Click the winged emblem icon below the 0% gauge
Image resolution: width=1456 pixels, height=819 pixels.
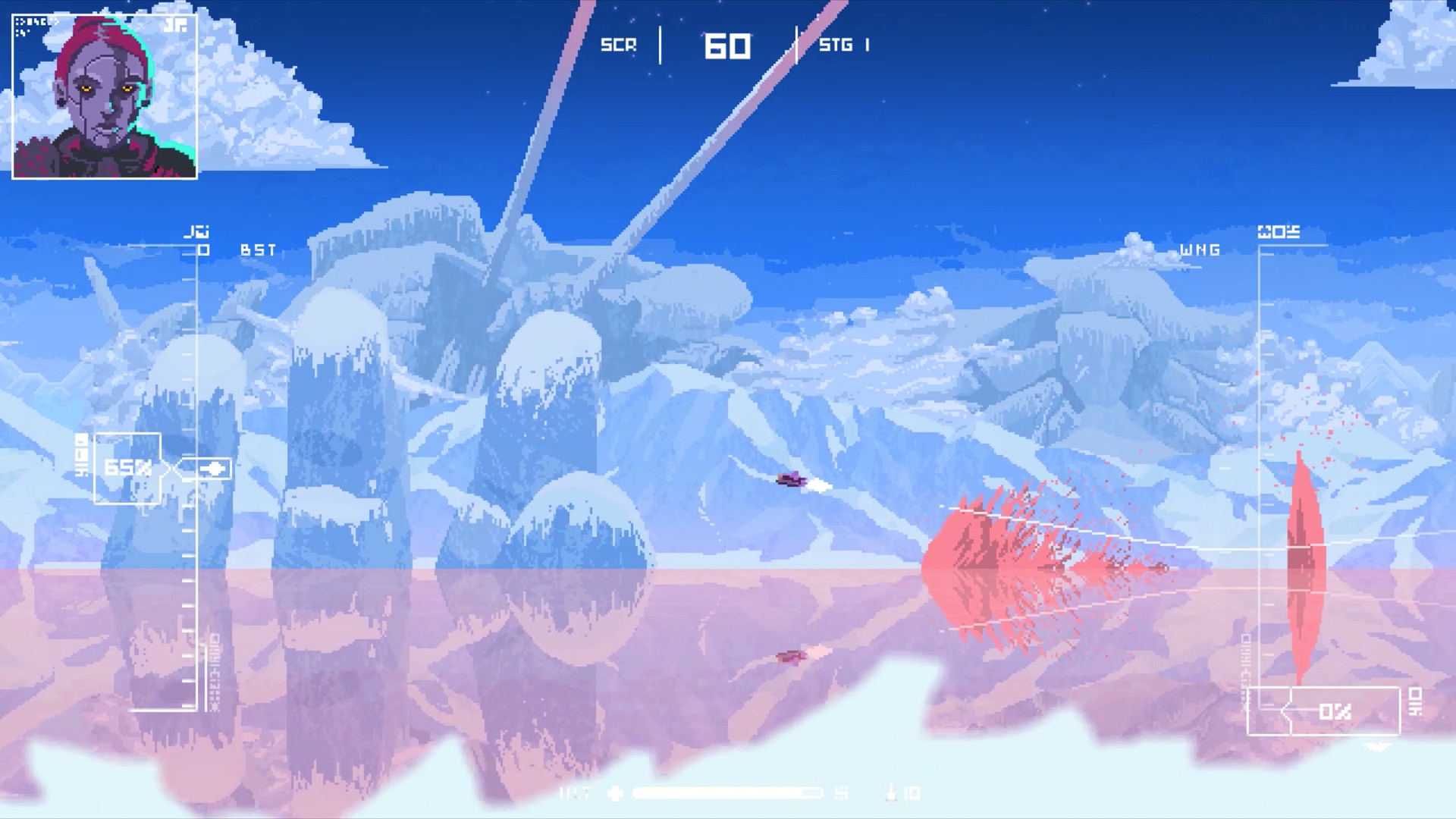1378,746
